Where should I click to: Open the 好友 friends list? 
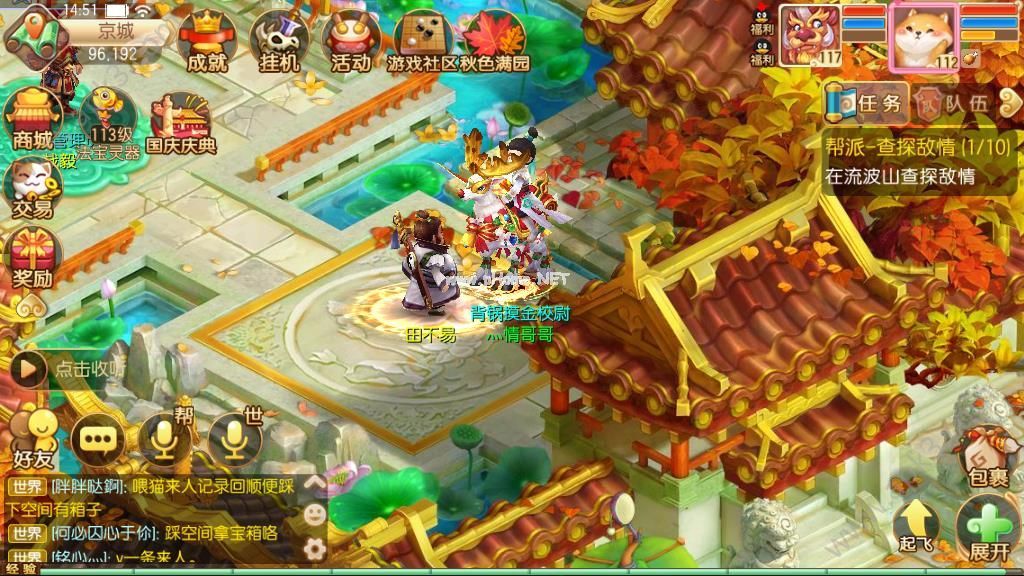click(32, 439)
